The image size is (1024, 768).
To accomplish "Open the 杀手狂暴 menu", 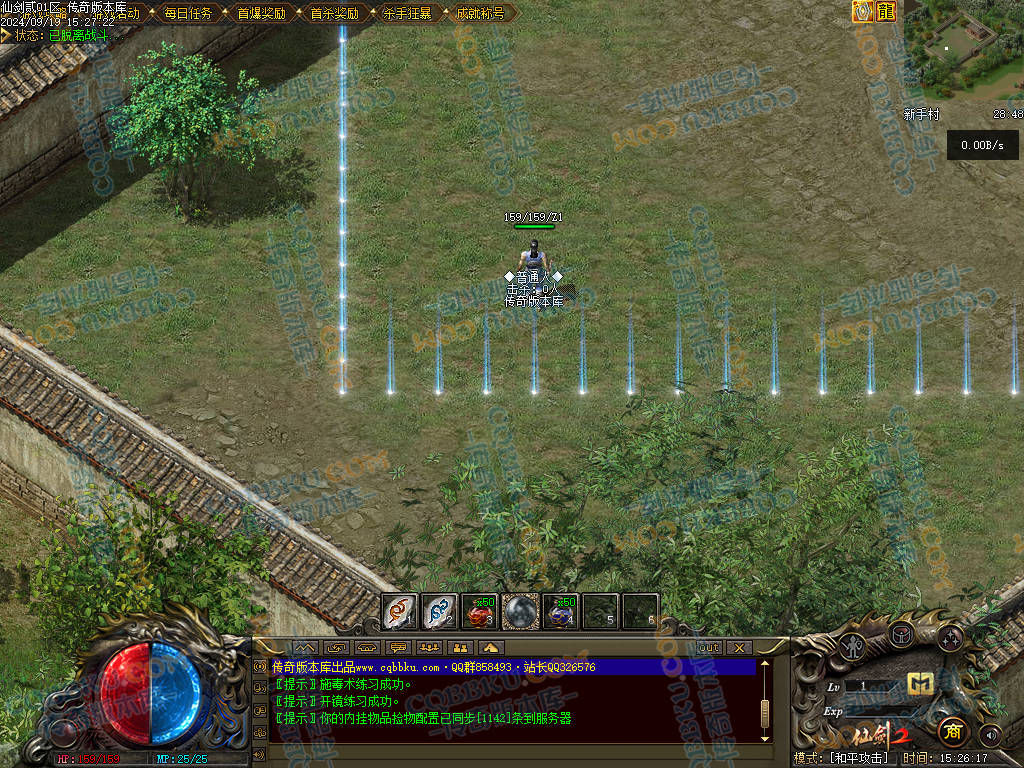I will pos(407,14).
